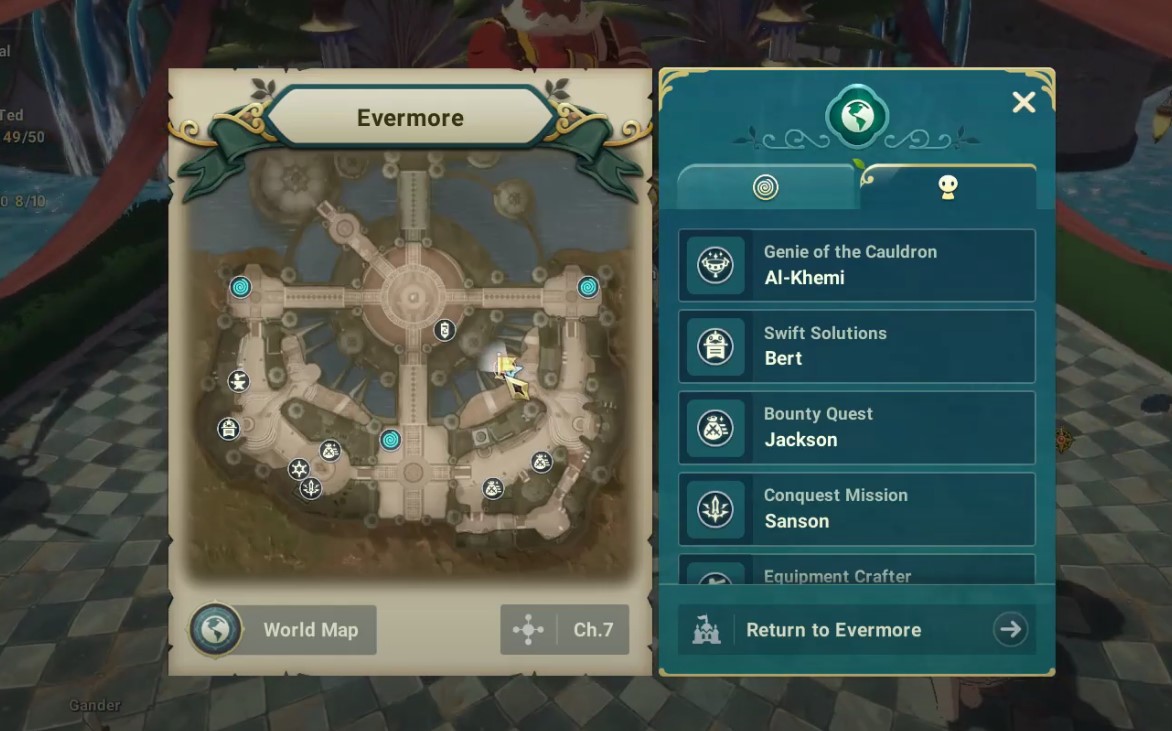Click the top-right swirl waypoint marker
This screenshot has height=731, width=1172.
[588, 287]
